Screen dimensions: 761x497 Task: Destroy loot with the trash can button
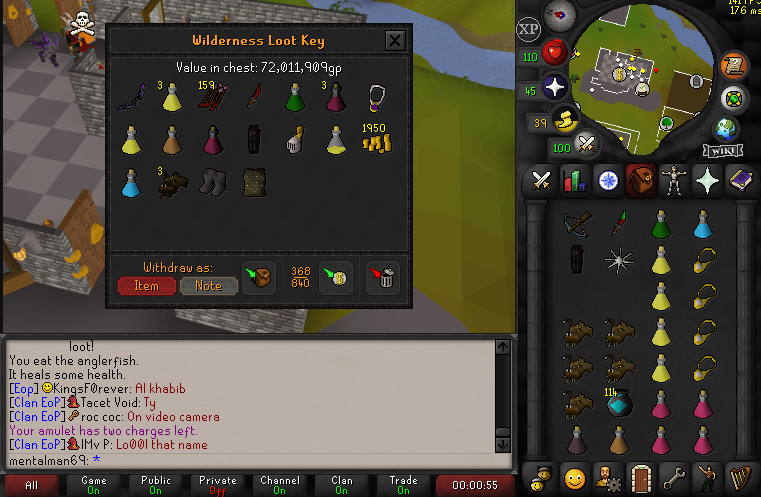382,277
